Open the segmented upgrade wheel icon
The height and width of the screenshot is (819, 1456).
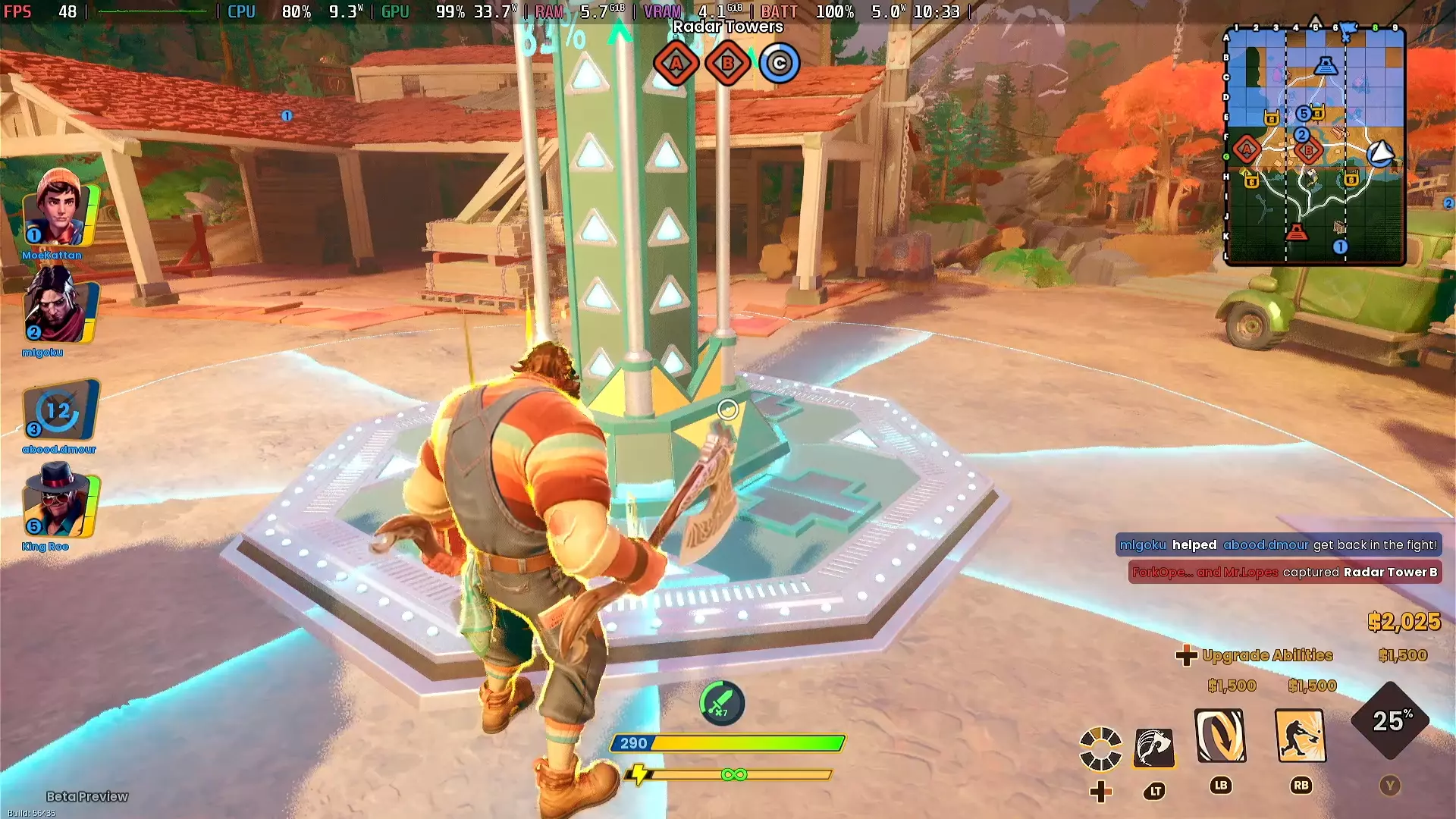point(1100,748)
